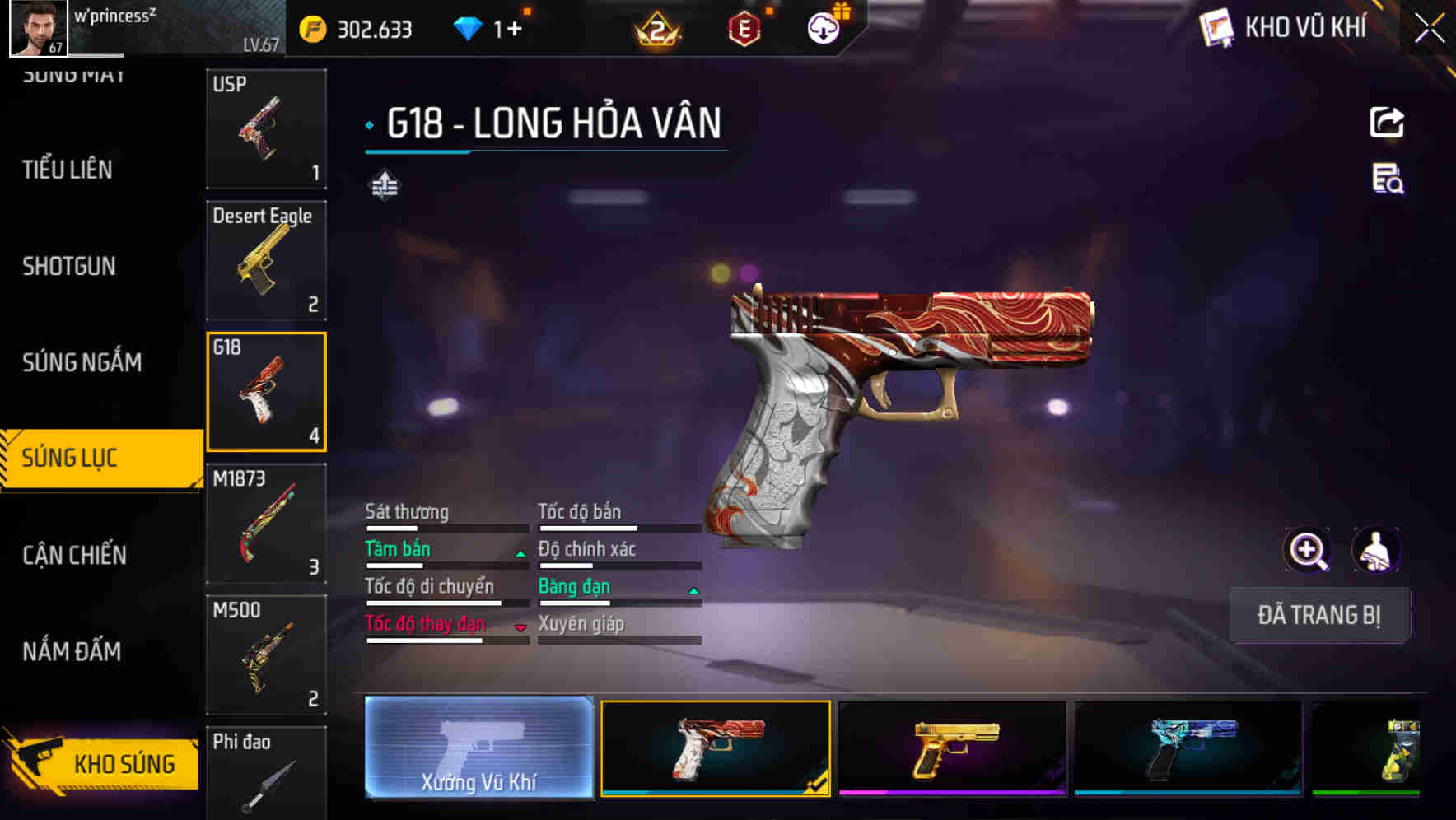Select the blue G18 skin thumbnail
1456x820 pixels.
(x=1188, y=748)
